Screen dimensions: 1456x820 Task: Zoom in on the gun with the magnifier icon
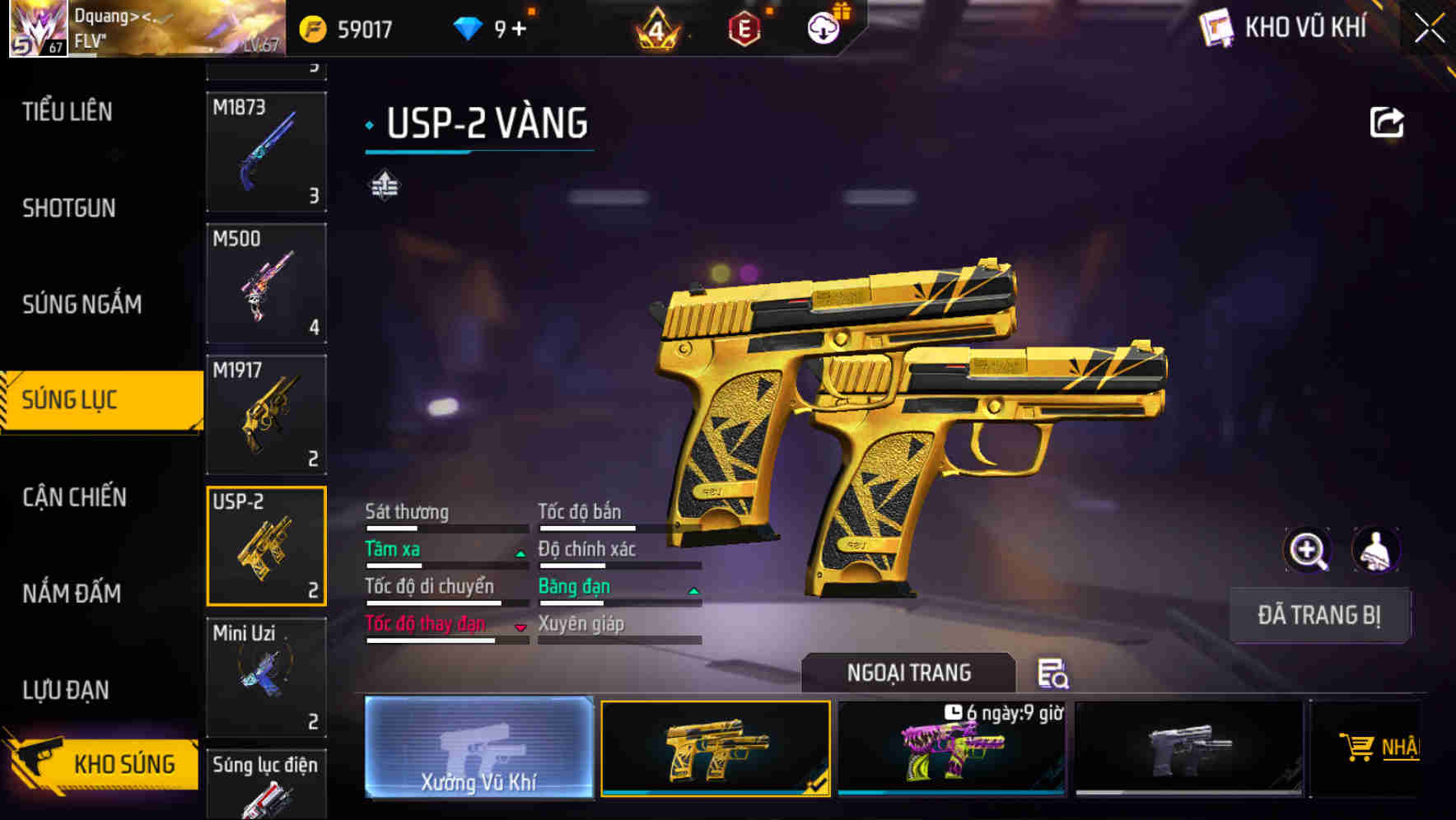pyautogui.click(x=1308, y=550)
